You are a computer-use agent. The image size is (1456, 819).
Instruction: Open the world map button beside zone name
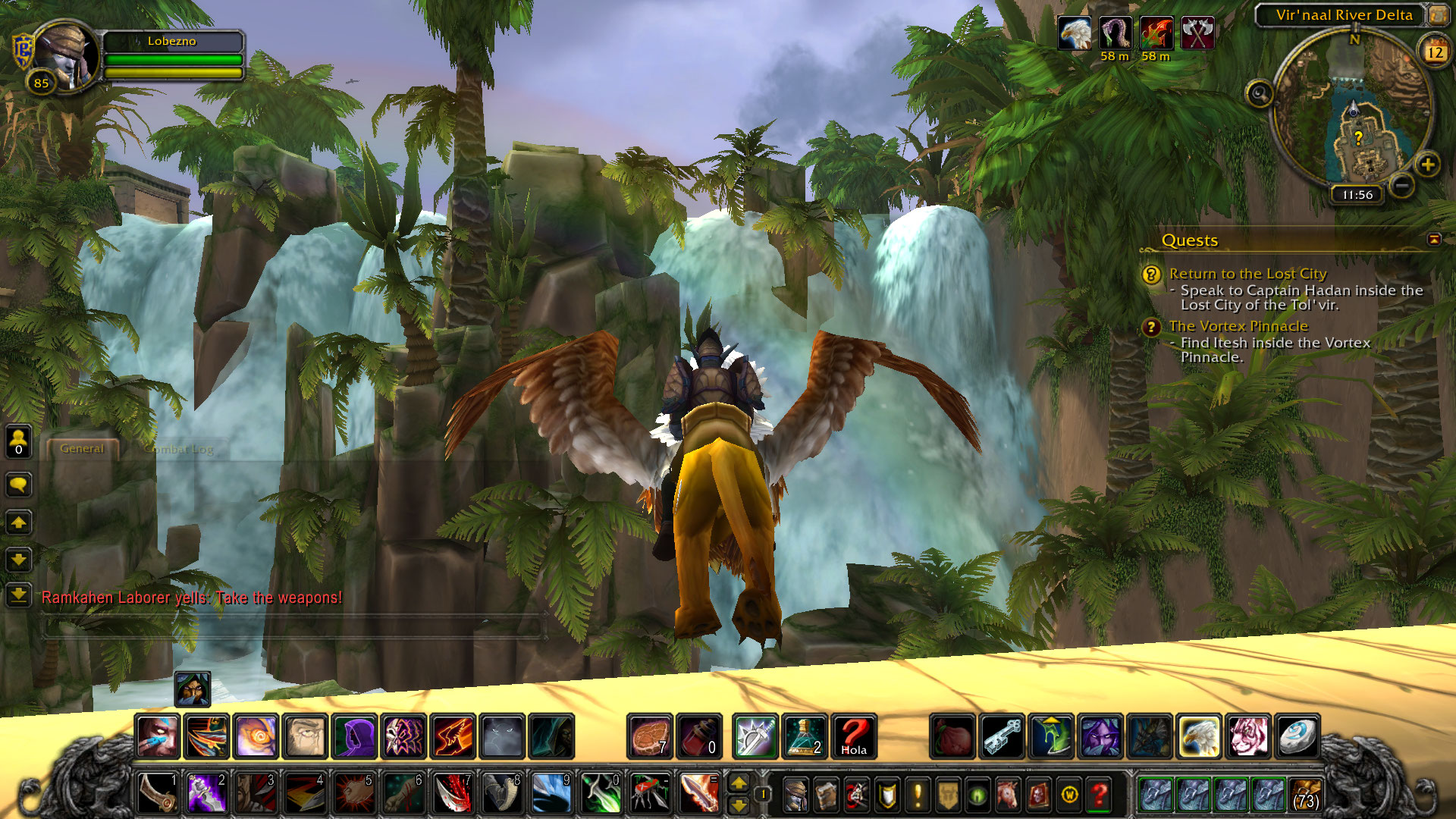coord(1438,14)
